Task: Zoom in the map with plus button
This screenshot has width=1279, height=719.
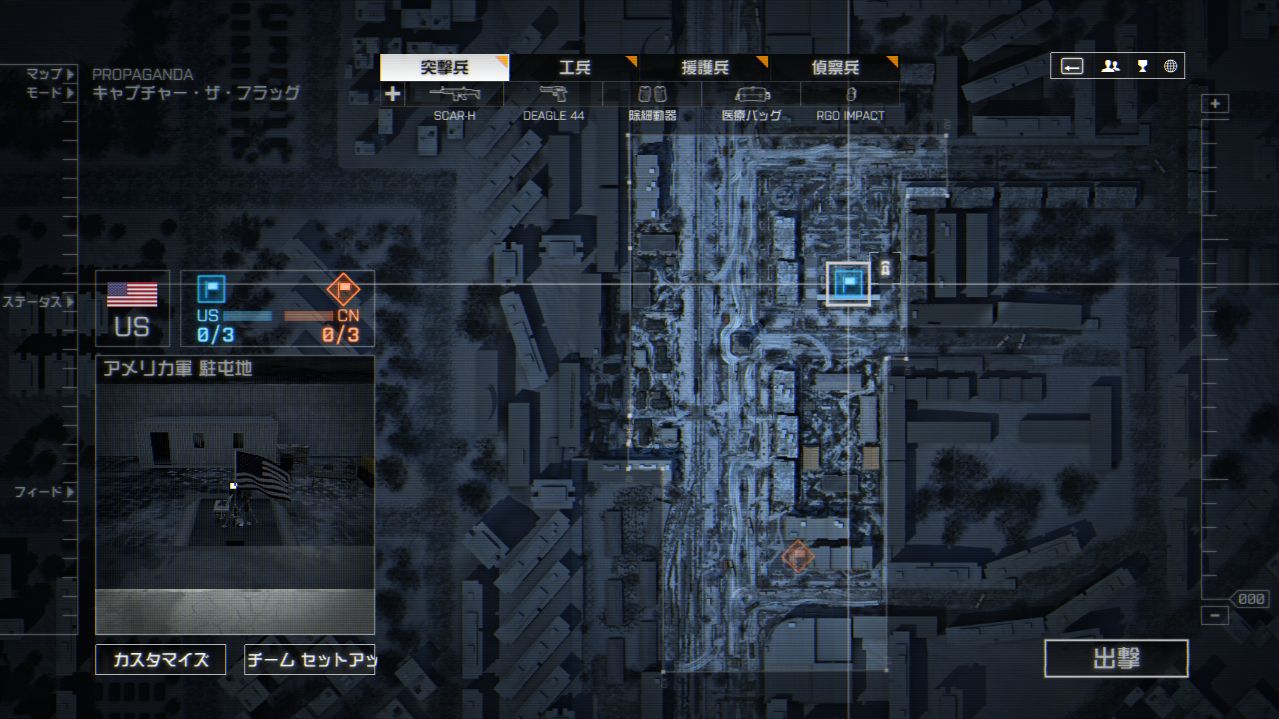Action: click(x=1215, y=104)
